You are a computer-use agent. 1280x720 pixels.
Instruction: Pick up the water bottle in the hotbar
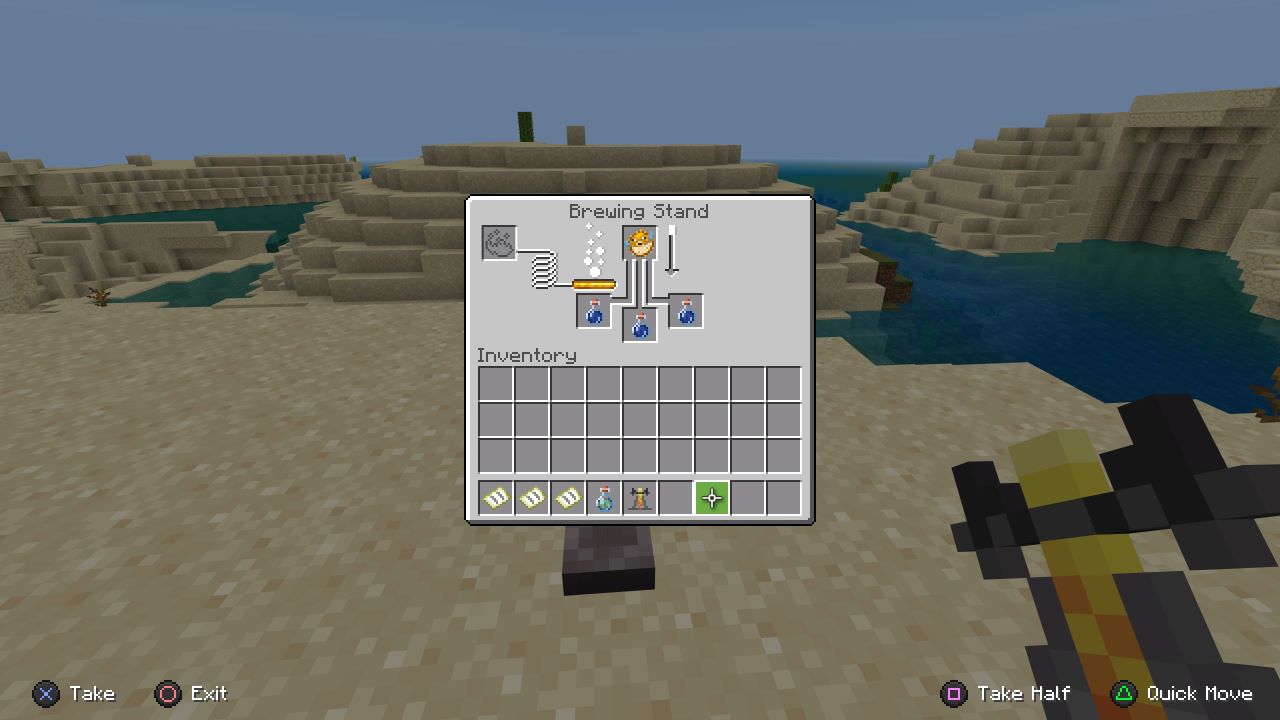pos(605,497)
